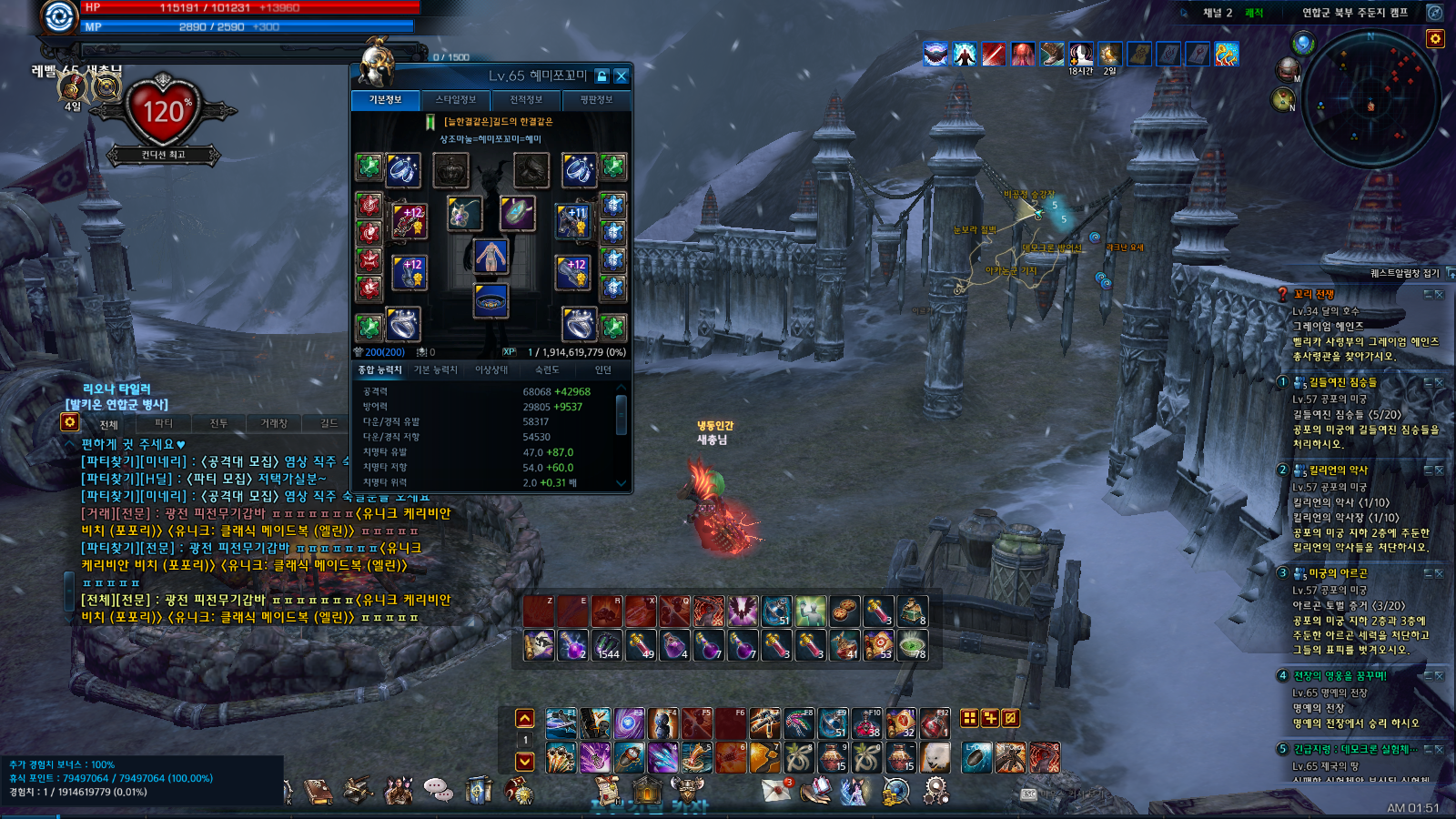
Task: Collapse the quest tracker with 퀘스트알림창 접기
Action: pyautogui.click(x=1410, y=273)
